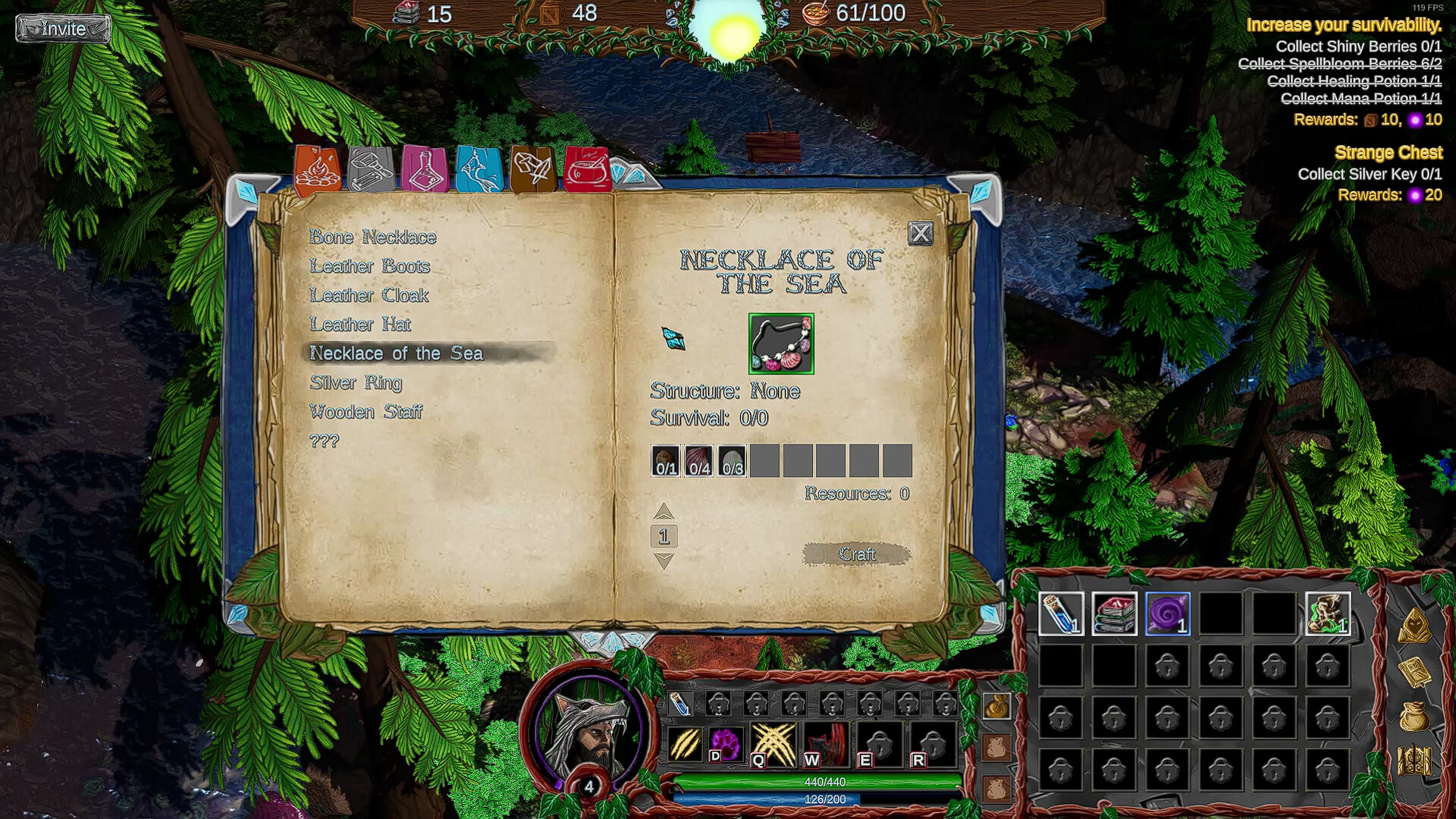Increase craft quantity with the up arrow
1456x819 pixels.
(665, 510)
